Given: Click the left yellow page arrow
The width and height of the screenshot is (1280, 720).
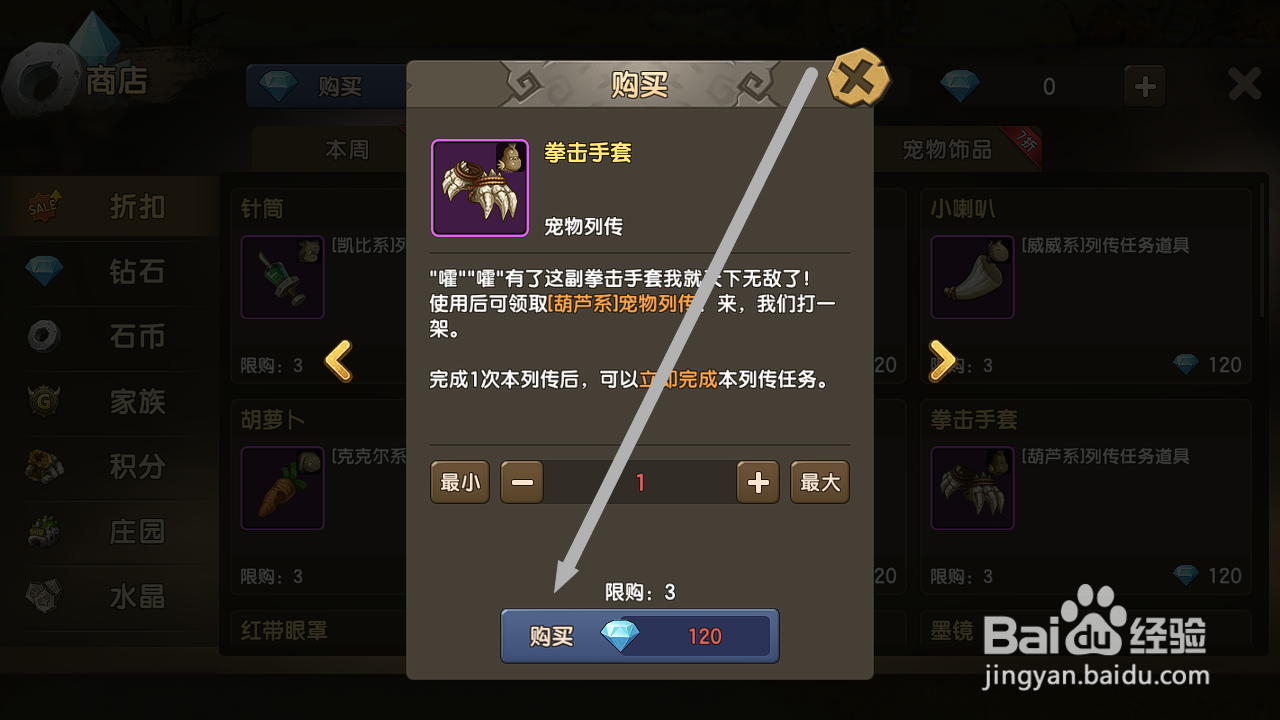Looking at the screenshot, I should click(x=340, y=362).
